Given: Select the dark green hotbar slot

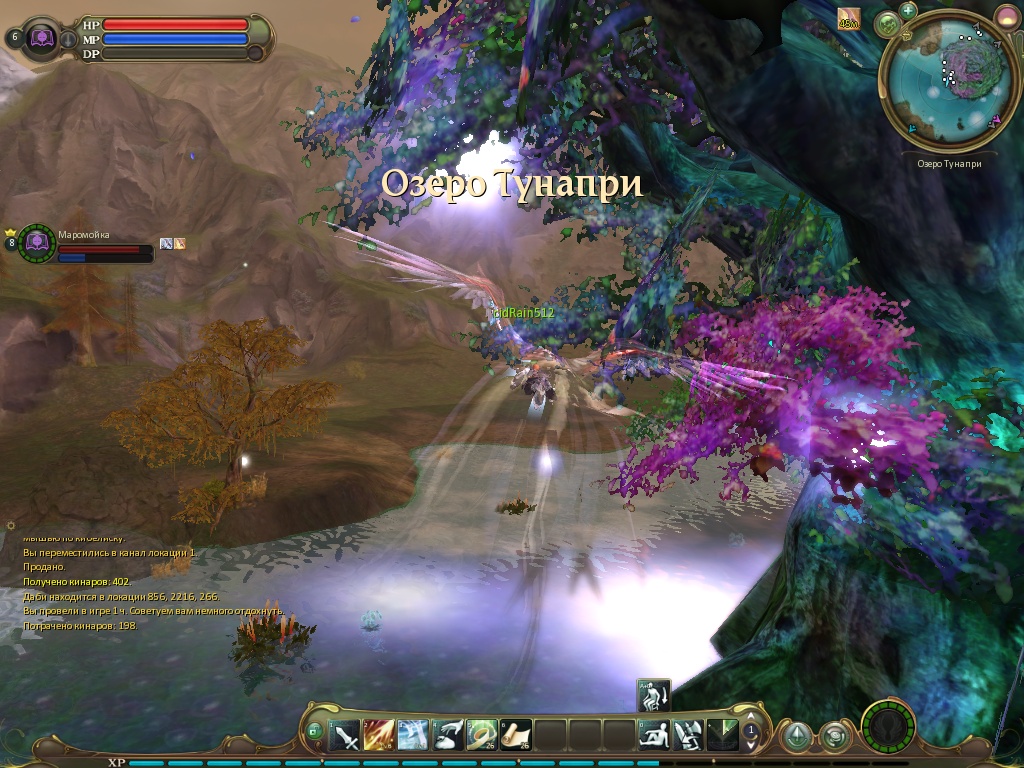Looking at the screenshot, I should tap(722, 736).
